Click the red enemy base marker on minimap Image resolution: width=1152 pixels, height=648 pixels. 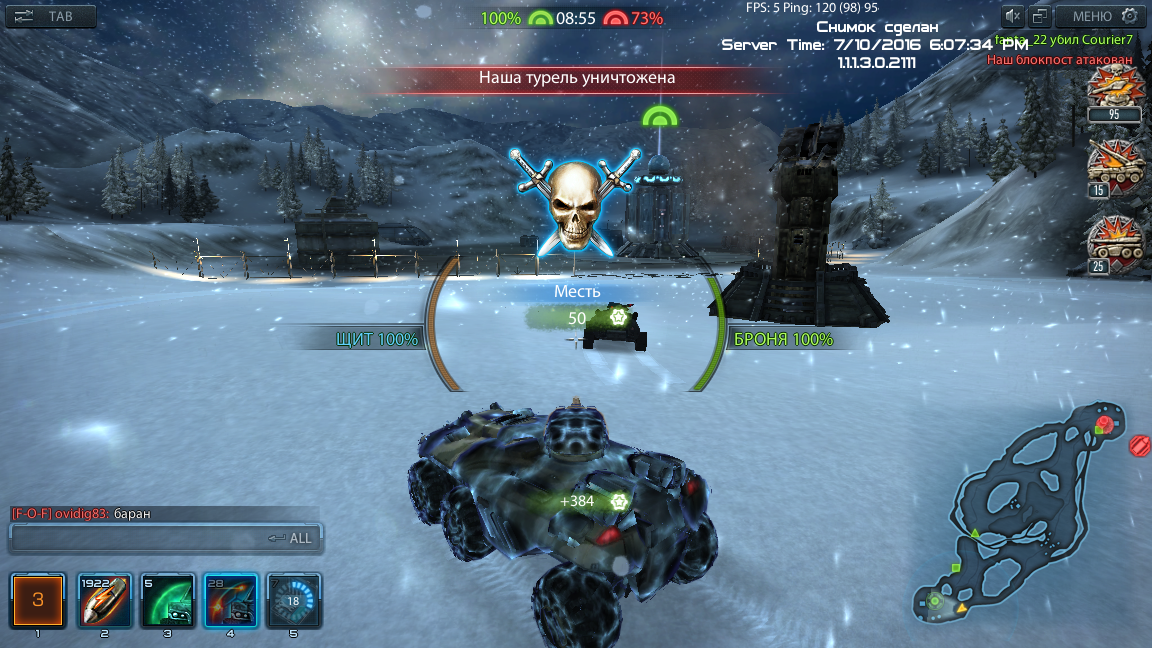(x=1104, y=425)
